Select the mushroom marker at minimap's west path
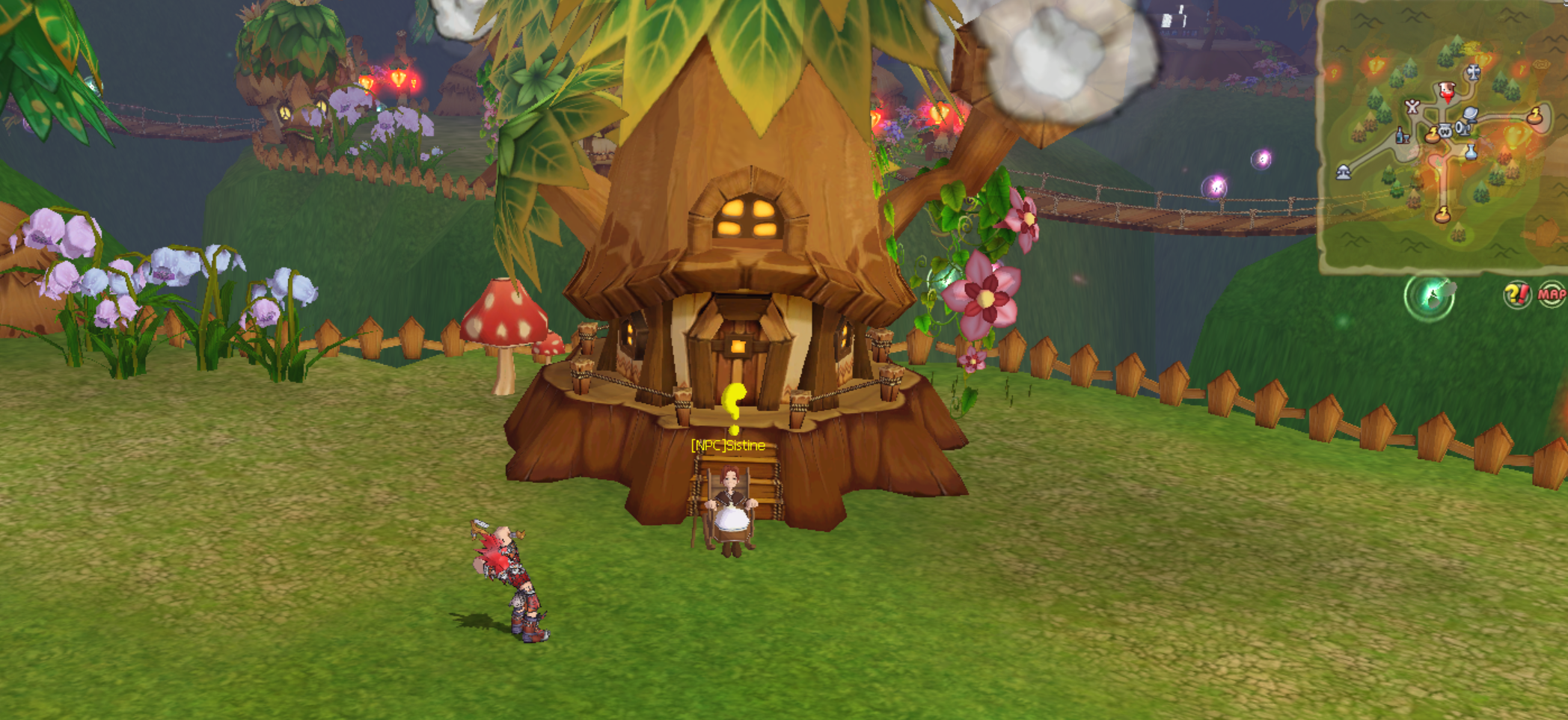The width and height of the screenshot is (1568, 720). pos(1344,173)
